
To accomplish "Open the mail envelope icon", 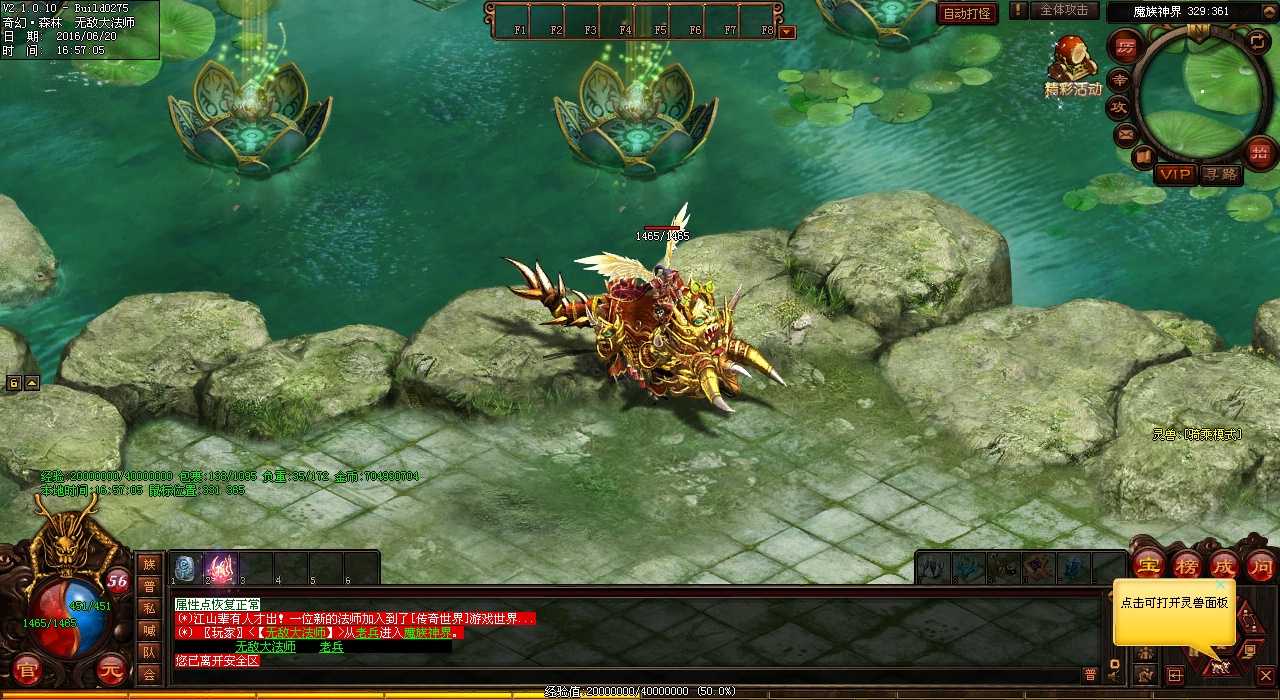I will pyautogui.click(x=1126, y=133).
